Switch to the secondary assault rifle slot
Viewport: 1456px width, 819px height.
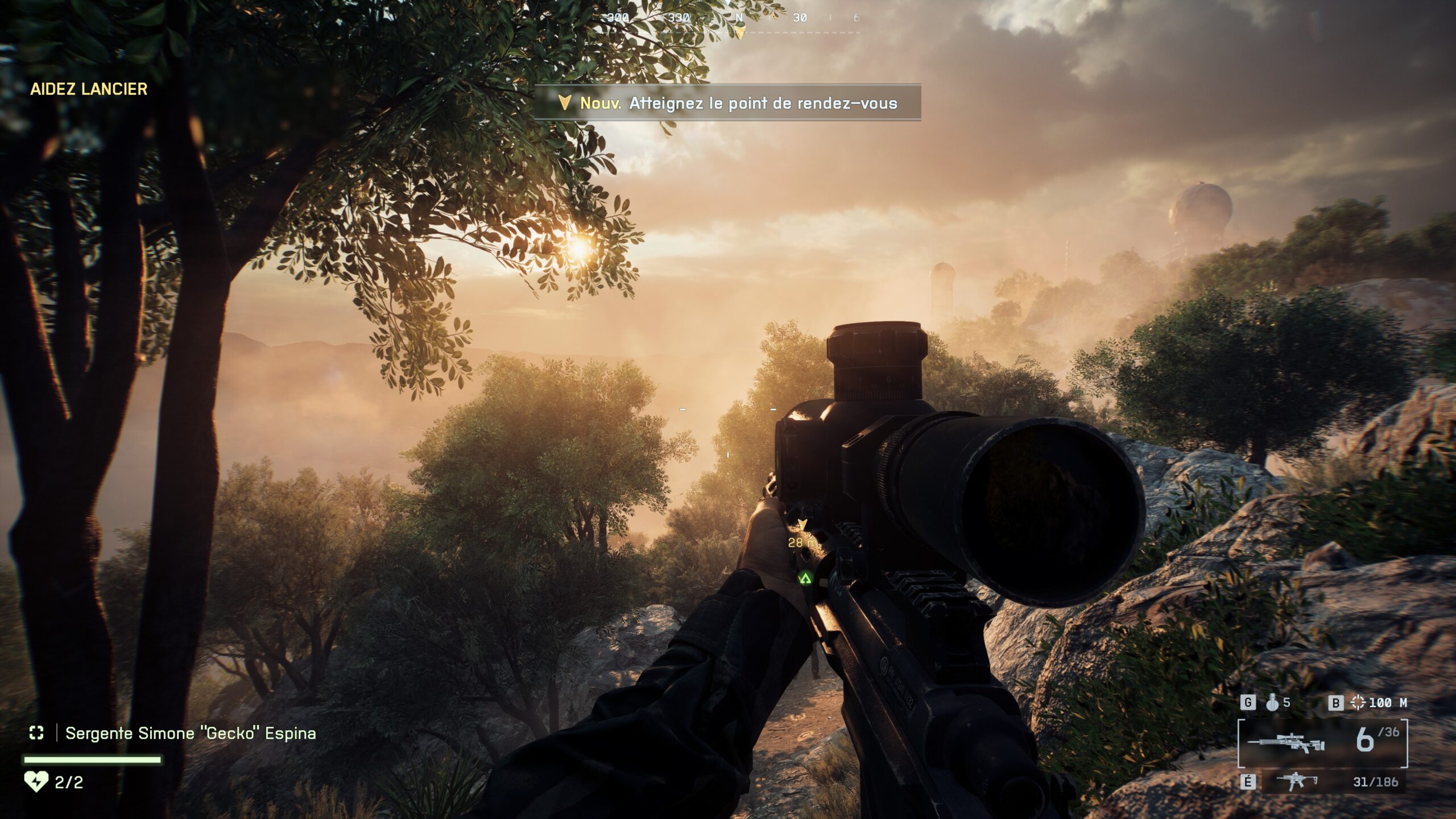[x=1297, y=781]
